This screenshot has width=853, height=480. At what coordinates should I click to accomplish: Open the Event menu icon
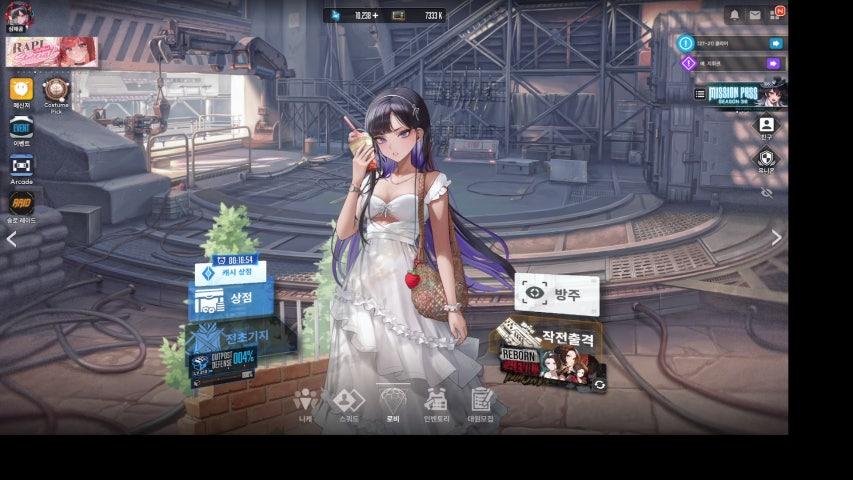tap(21, 128)
